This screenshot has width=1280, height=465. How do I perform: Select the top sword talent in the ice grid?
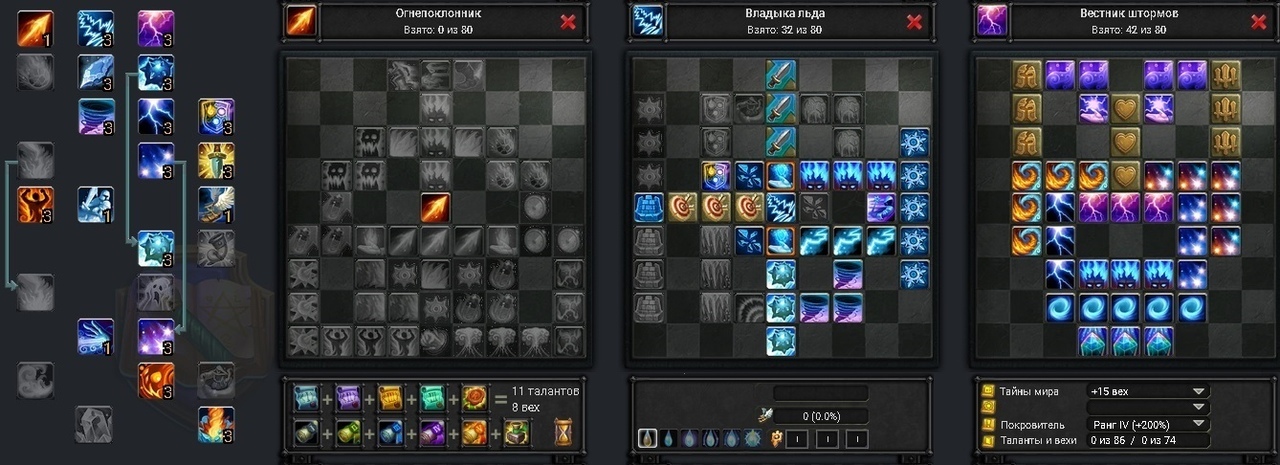click(x=781, y=75)
